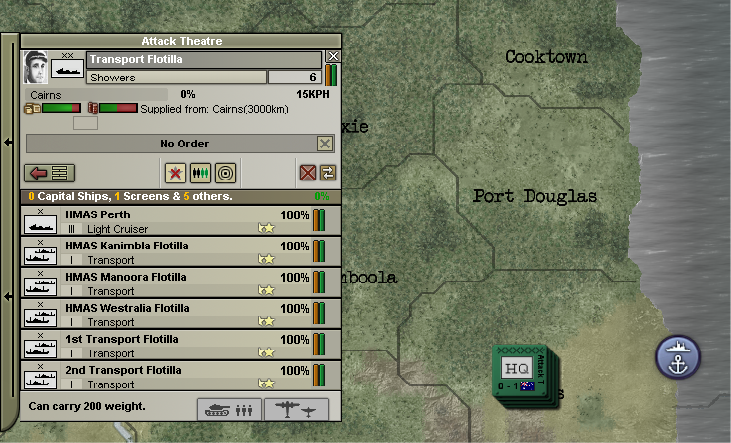The width and height of the screenshot is (731, 443).
Task: Click the commander portrait
Action: 36,68
